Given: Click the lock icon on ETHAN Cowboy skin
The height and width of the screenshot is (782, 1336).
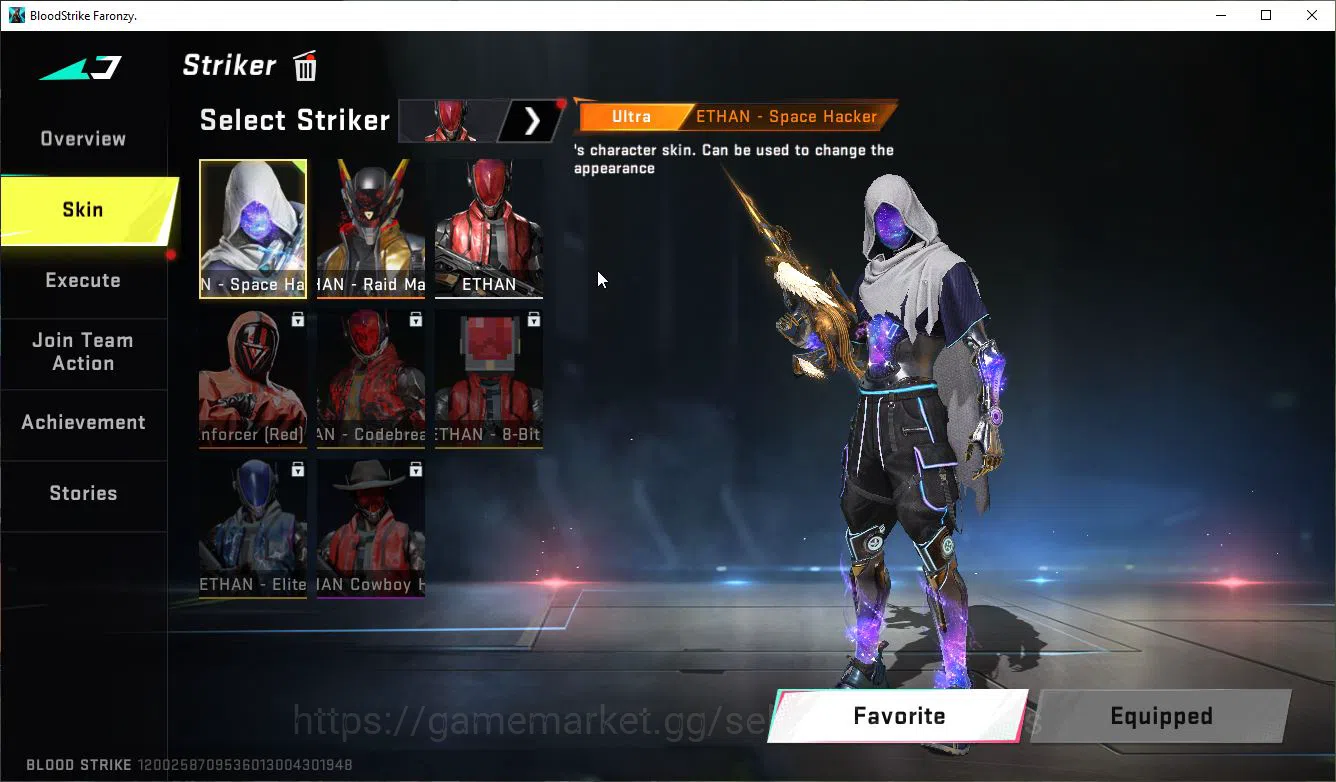Looking at the screenshot, I should point(416,469).
